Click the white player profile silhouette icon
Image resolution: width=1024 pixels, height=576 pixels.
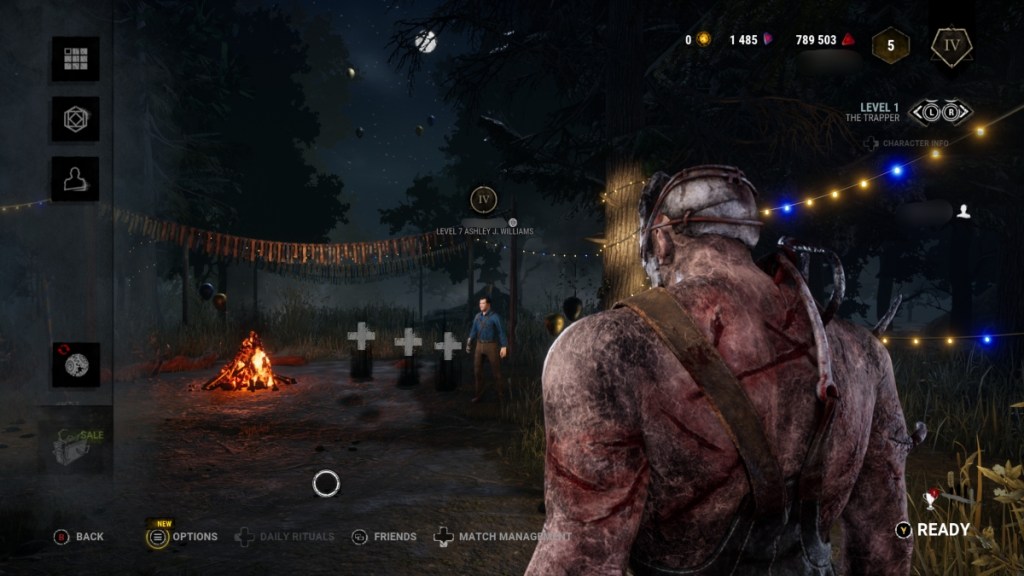[963, 211]
